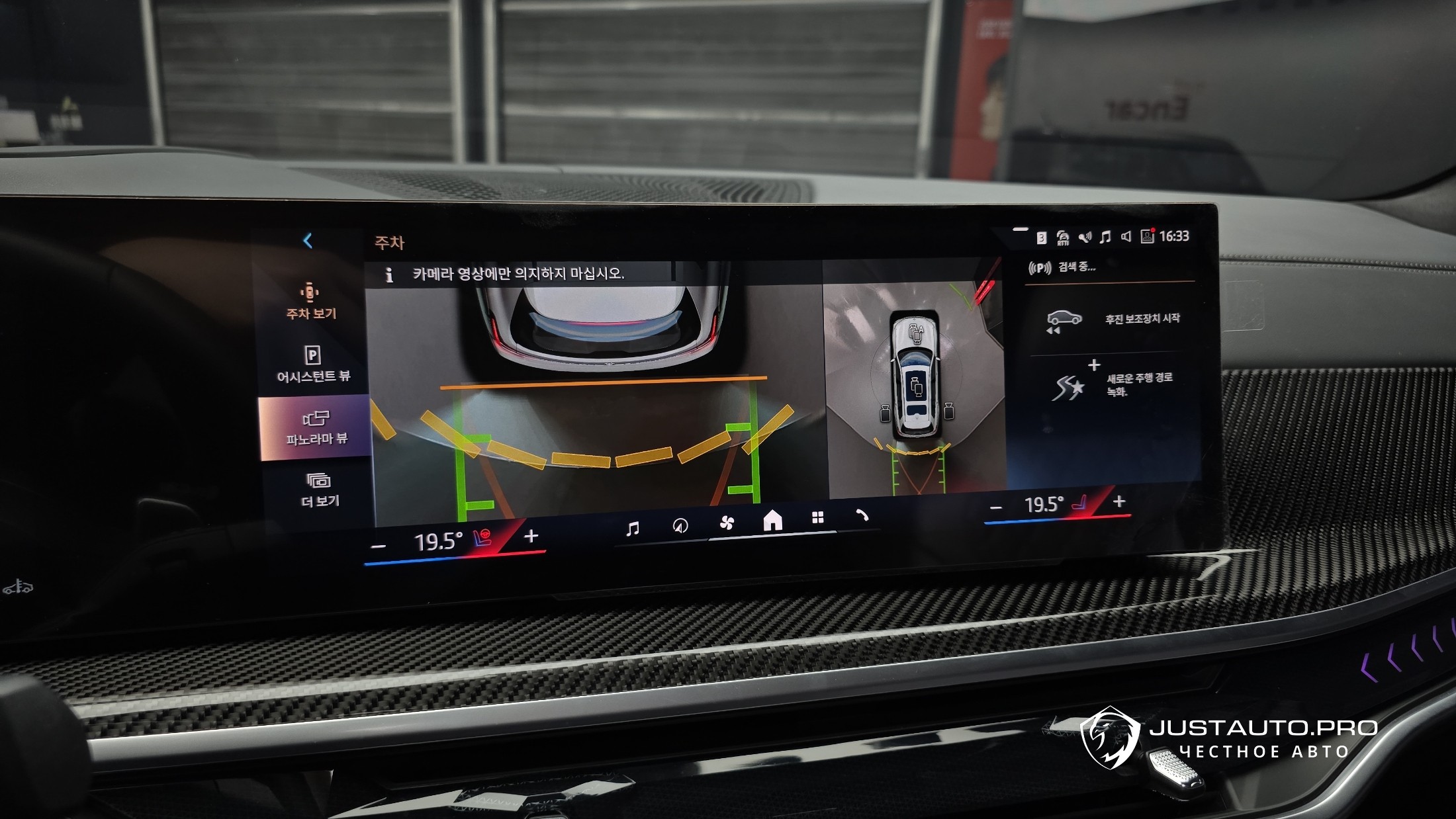Open the apps grid menu
This screenshot has height=819, width=1456.
(818, 518)
